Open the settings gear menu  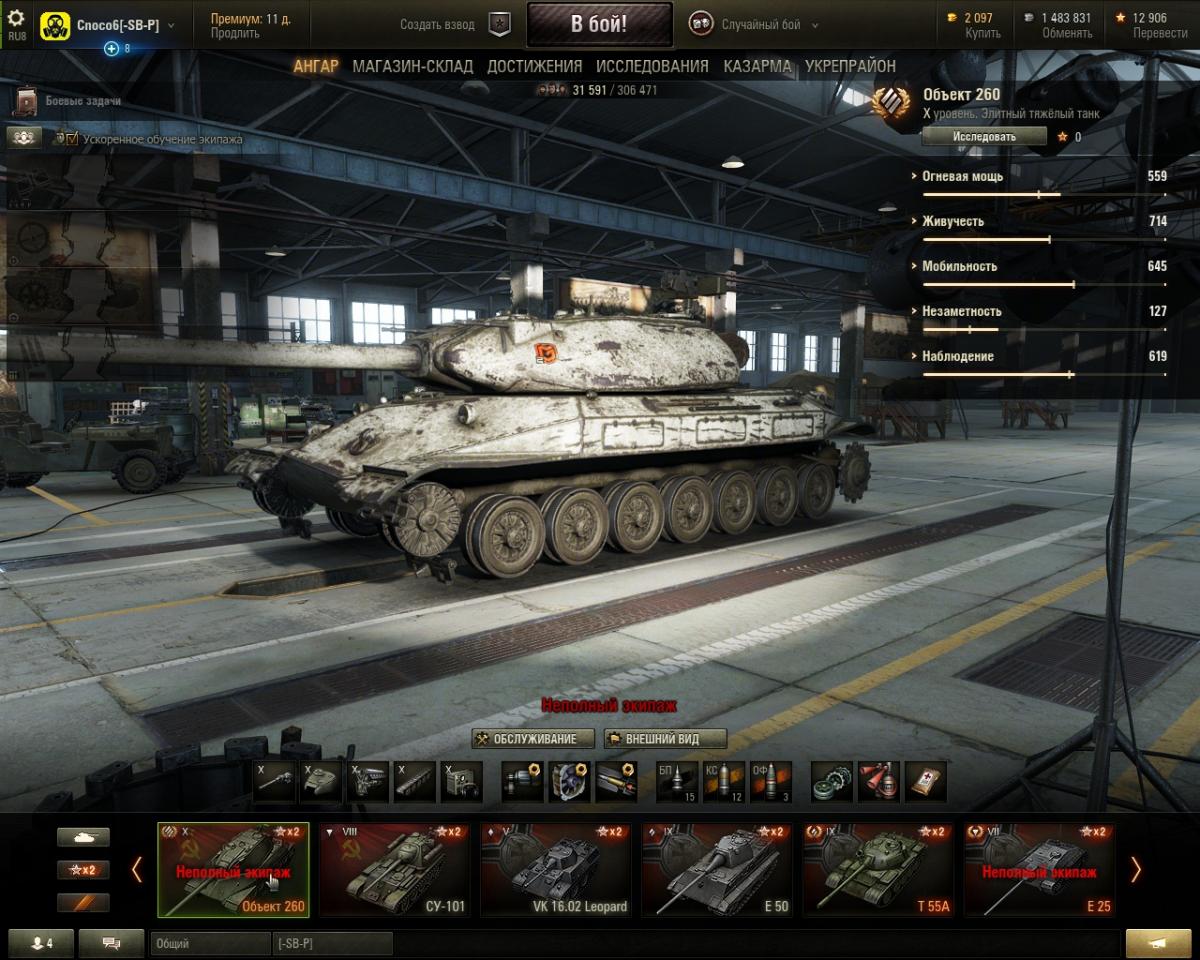pos(16,18)
